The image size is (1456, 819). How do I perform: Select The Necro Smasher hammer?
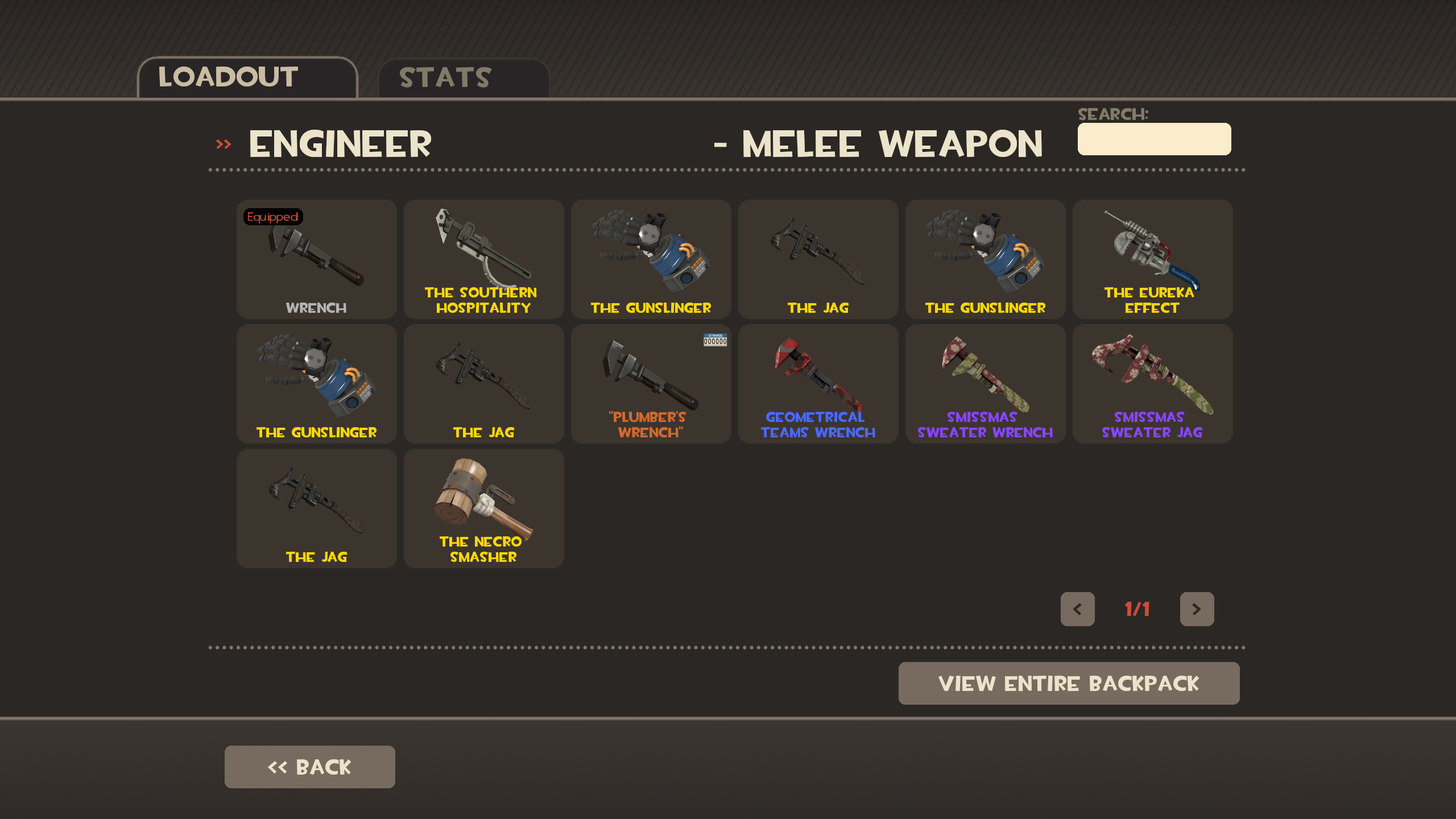pos(483,508)
